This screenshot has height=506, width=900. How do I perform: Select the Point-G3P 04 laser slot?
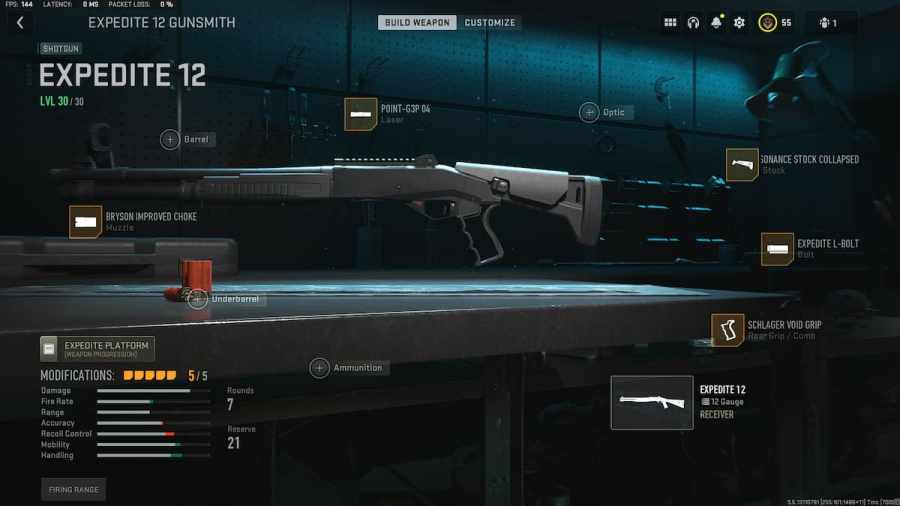(361, 114)
